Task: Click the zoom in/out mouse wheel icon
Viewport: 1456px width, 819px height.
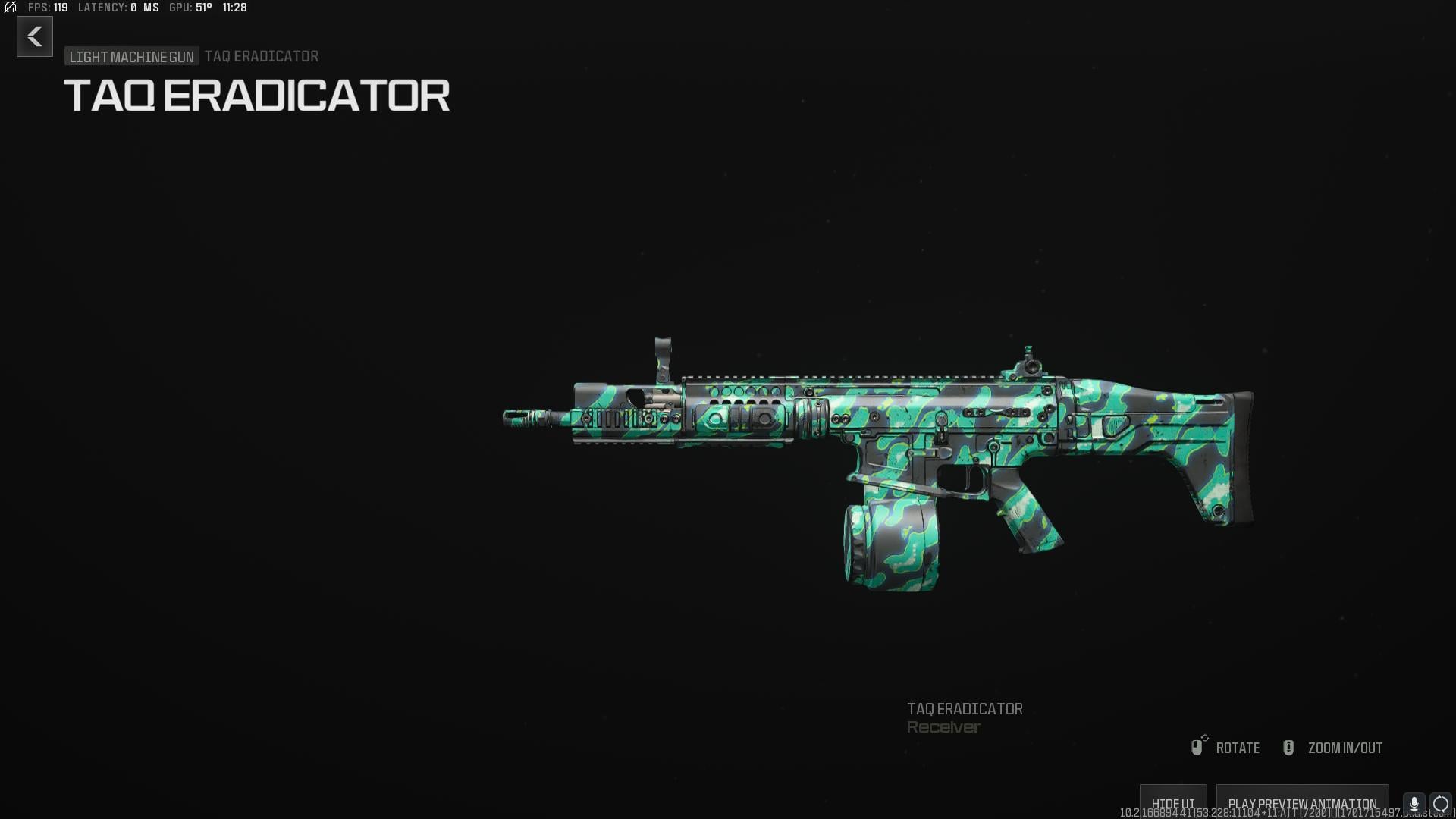Action: (x=1288, y=747)
